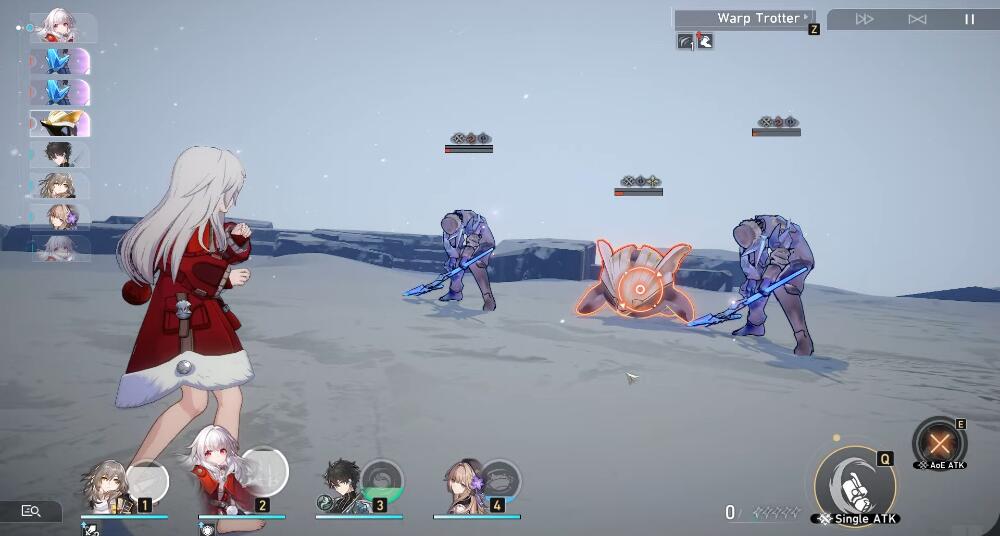Use the AoE ATK skill

click(939, 442)
